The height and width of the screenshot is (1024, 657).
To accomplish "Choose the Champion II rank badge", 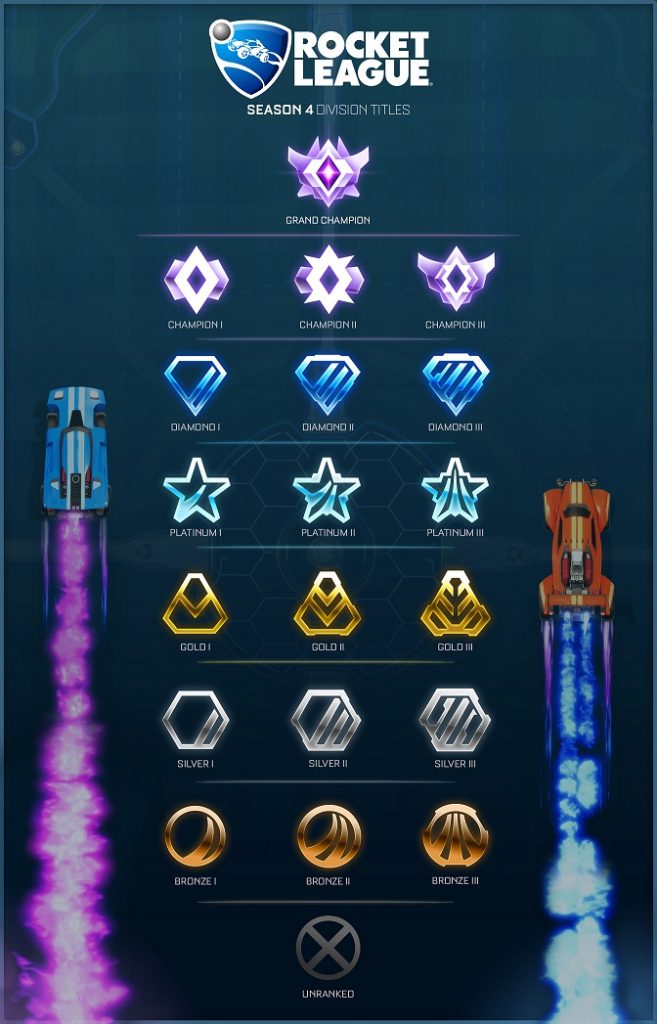I will click(327, 279).
